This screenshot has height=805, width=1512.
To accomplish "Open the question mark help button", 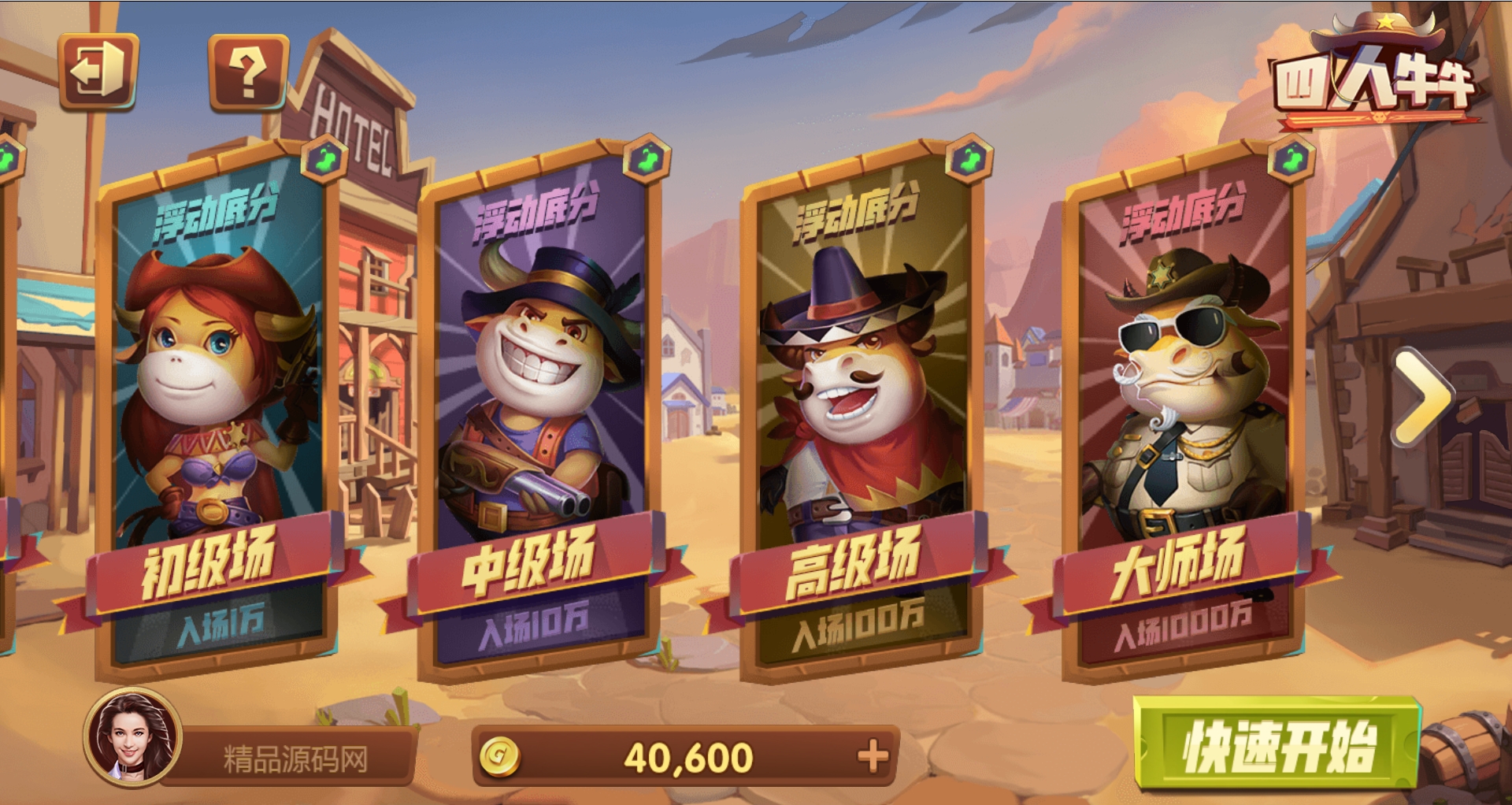I will pos(248,72).
